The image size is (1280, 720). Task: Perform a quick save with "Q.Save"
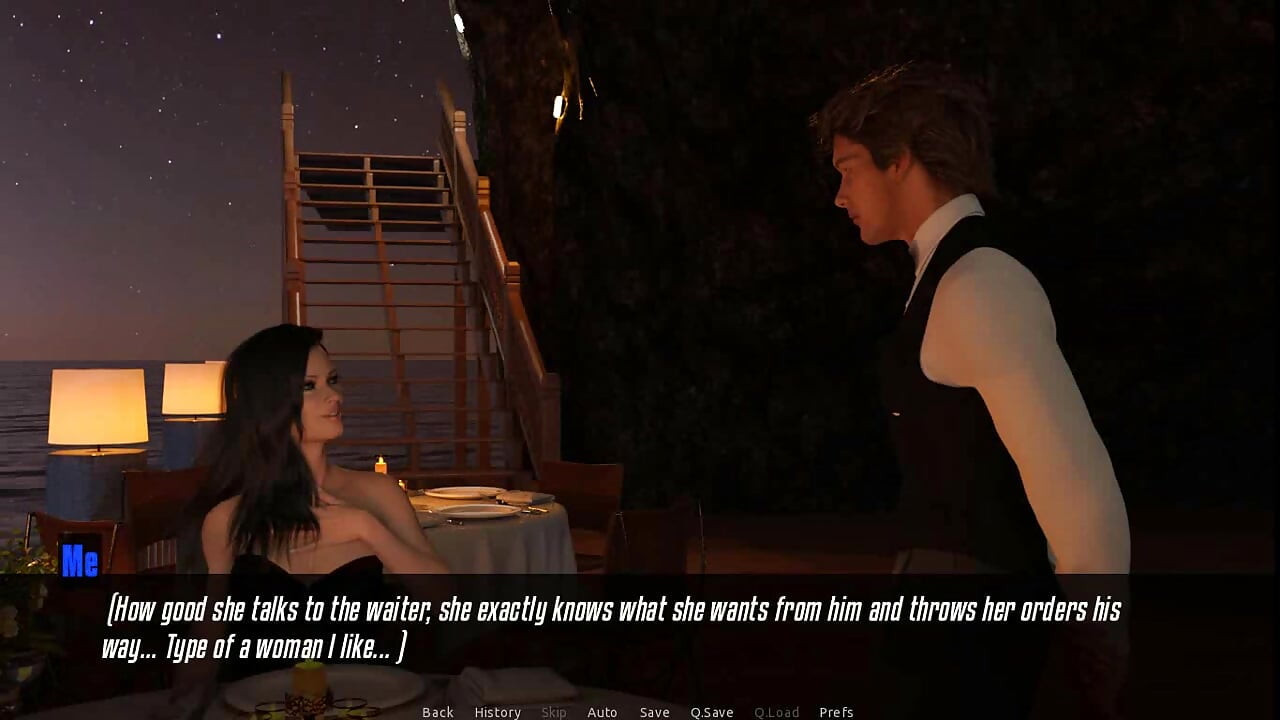pyautogui.click(x=711, y=712)
